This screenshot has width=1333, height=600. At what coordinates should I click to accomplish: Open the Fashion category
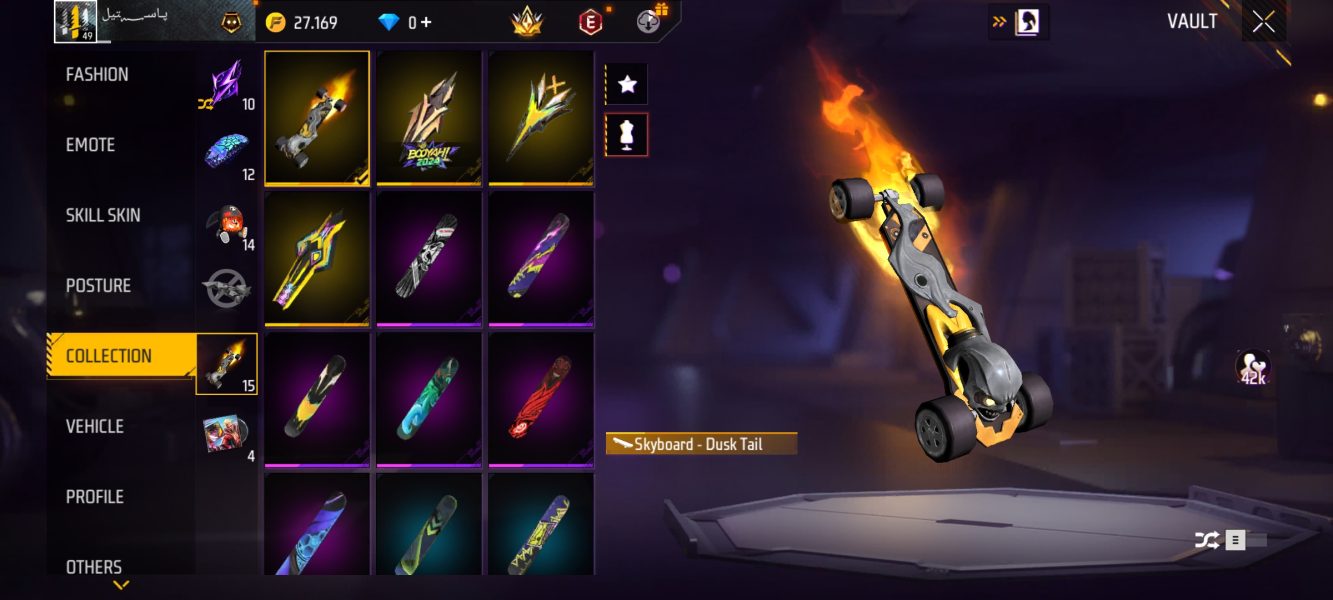click(97, 75)
